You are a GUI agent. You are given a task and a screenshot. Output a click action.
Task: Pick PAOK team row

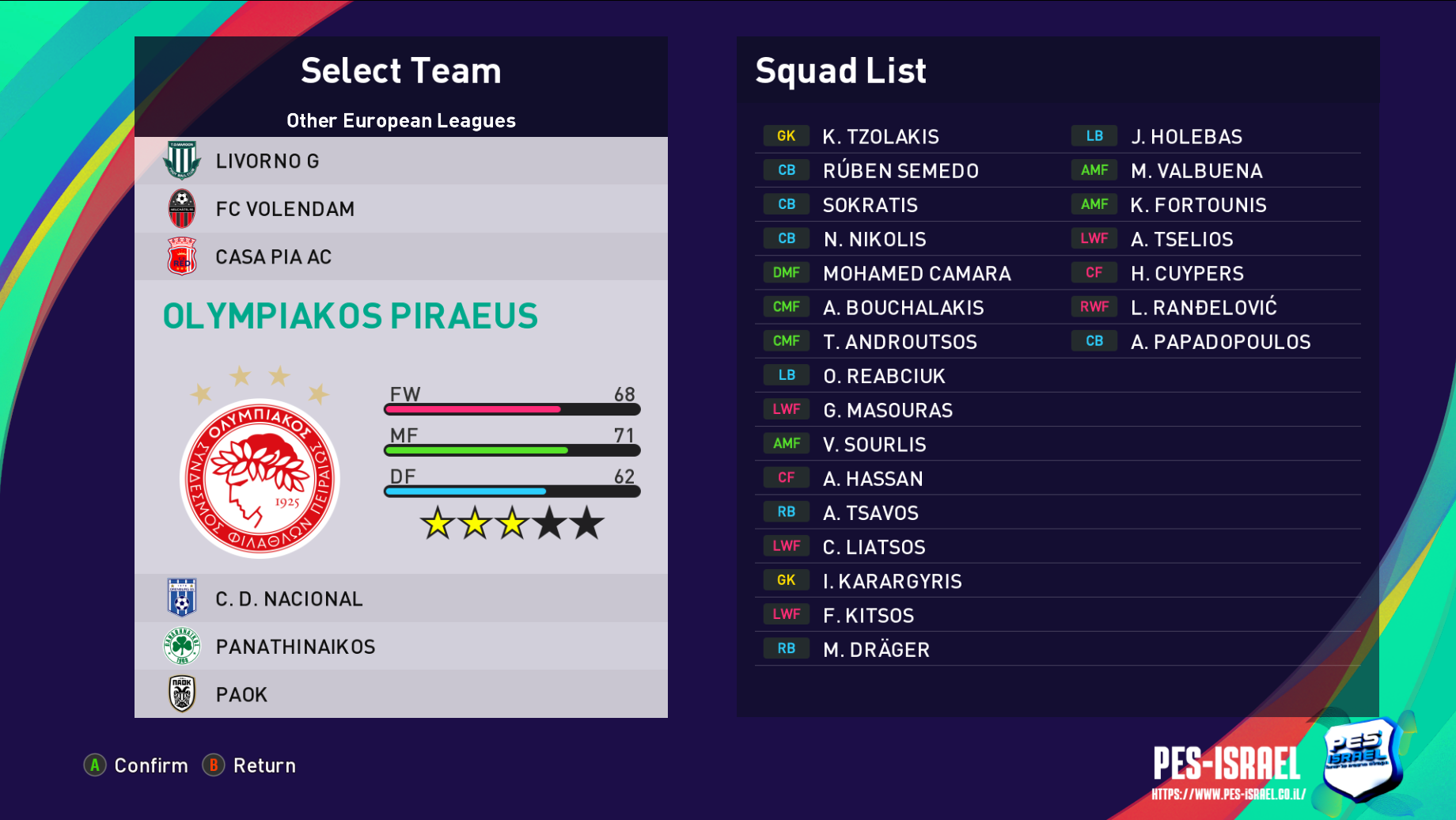[x=400, y=694]
